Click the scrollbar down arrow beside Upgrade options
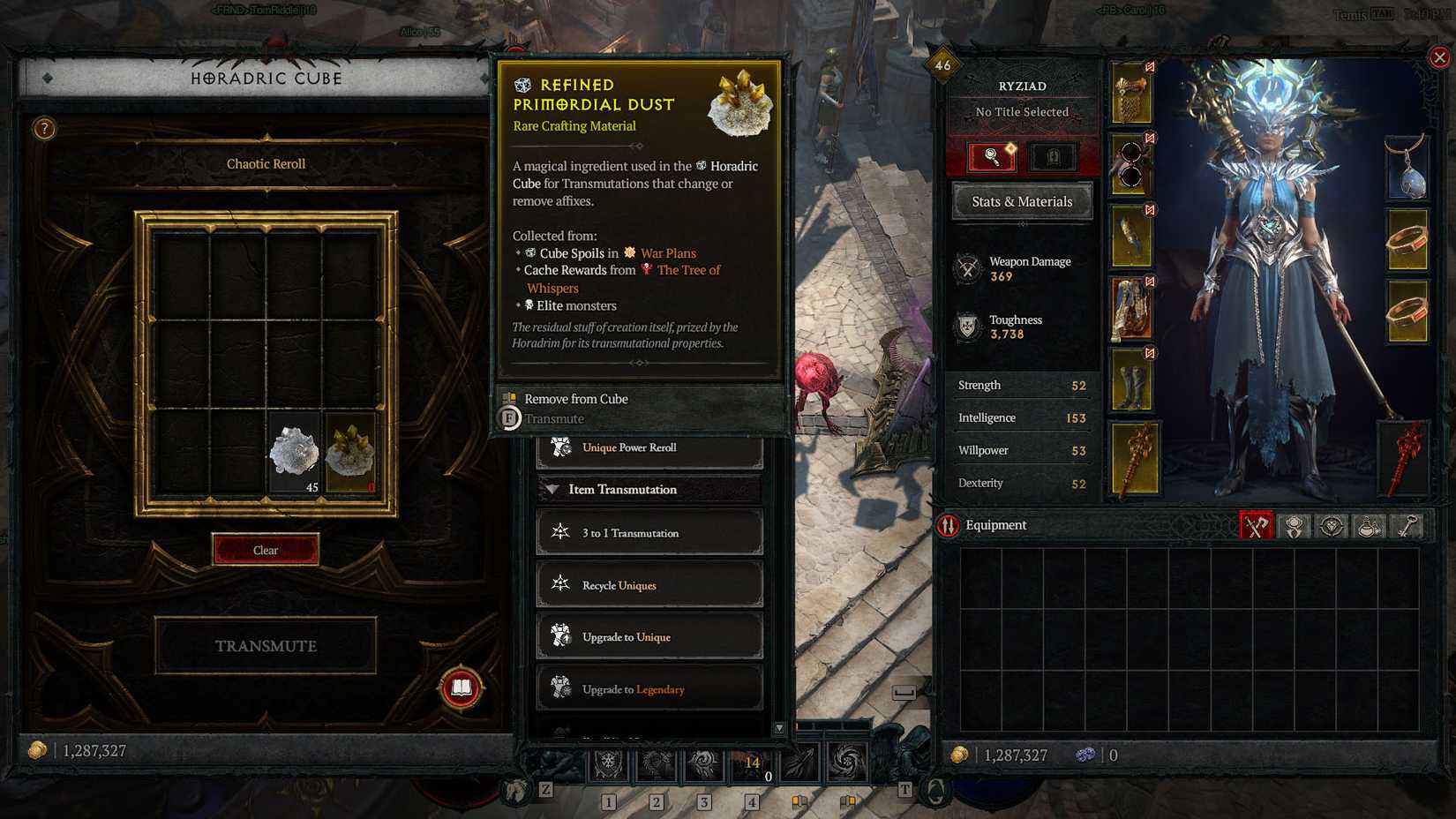This screenshot has height=819, width=1456. (x=778, y=728)
